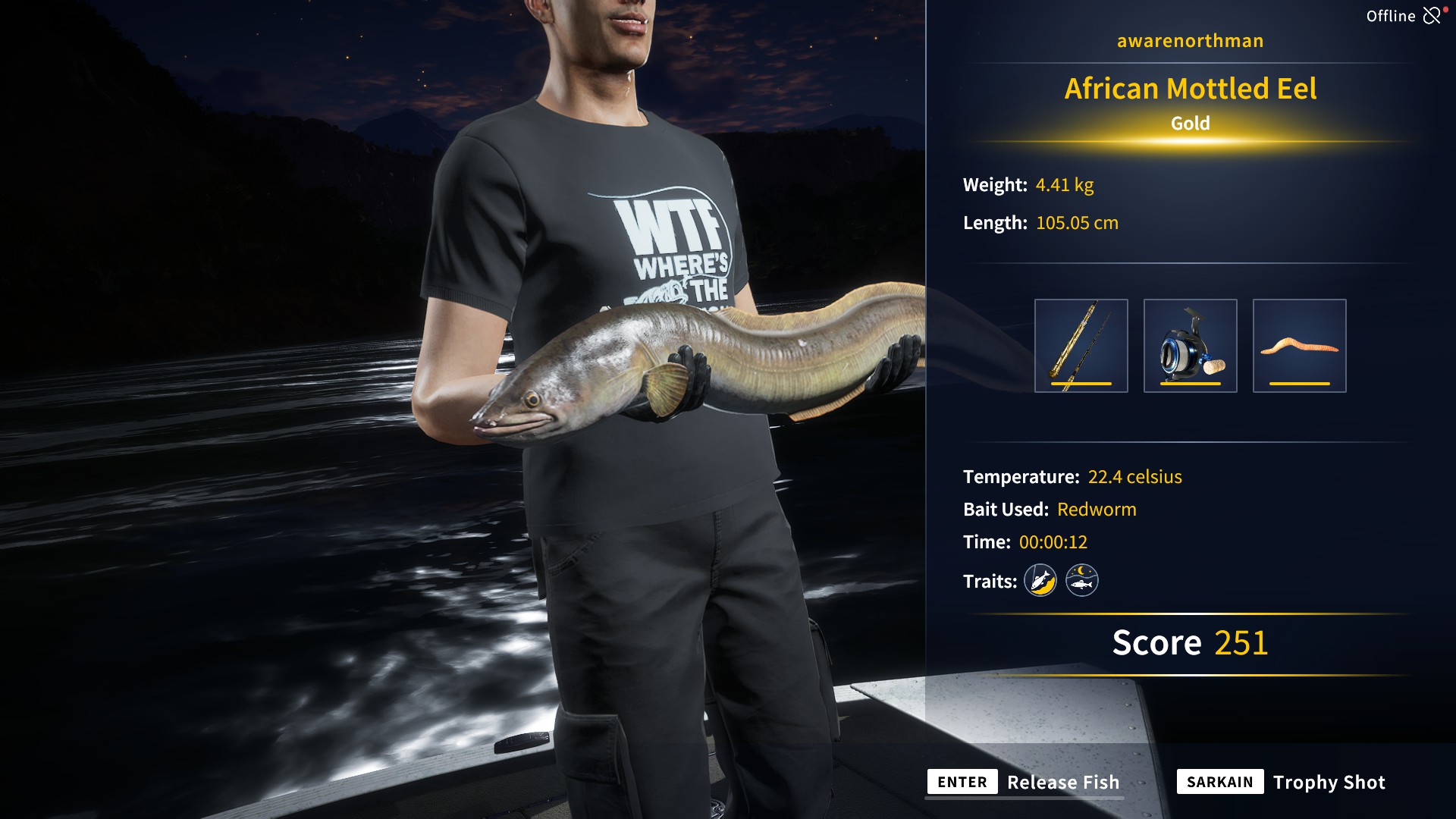This screenshot has height=819, width=1456.
Task: Click the Offline connection status icon
Action: click(x=1432, y=16)
